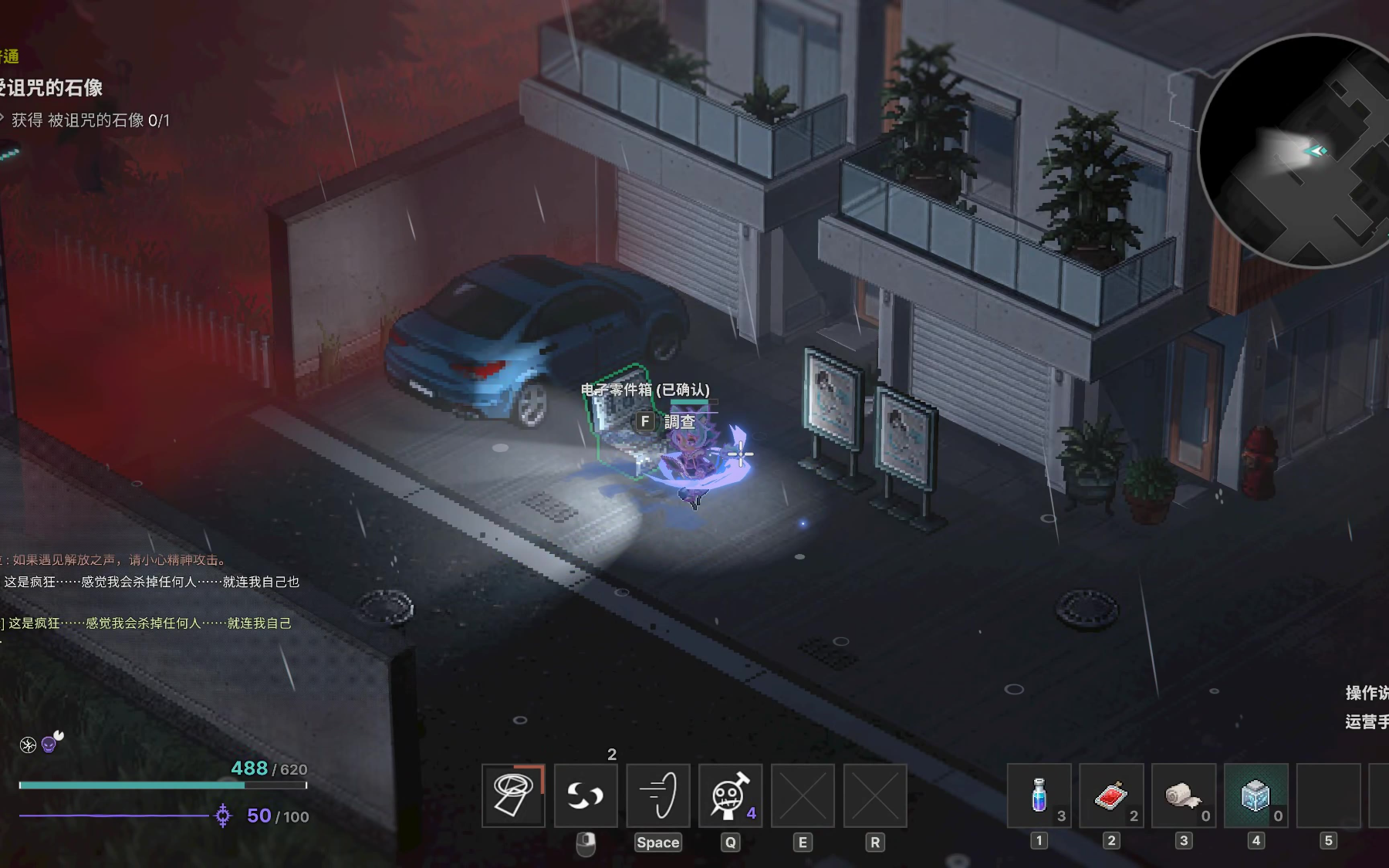Open the 操作说明 controls guide
This screenshot has height=868, width=1389.
pyautogui.click(x=1367, y=693)
